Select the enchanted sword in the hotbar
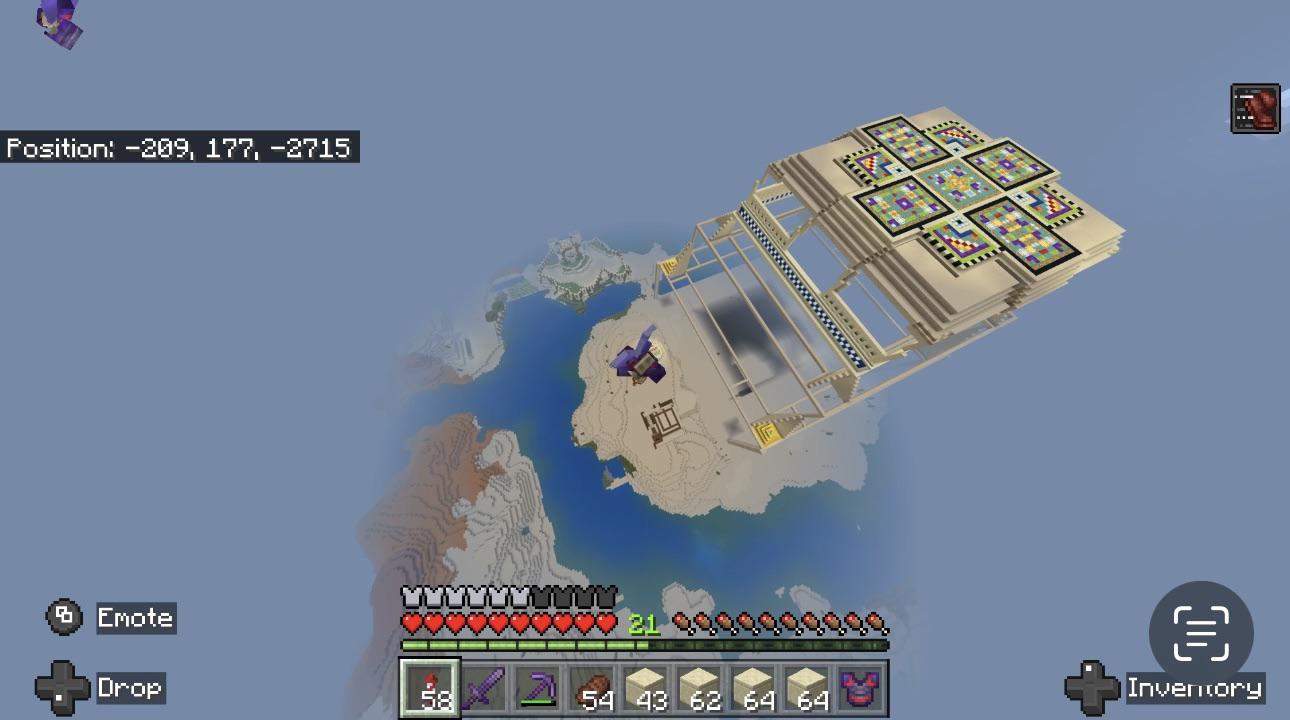Image resolution: width=1290 pixels, height=720 pixels. (482, 690)
